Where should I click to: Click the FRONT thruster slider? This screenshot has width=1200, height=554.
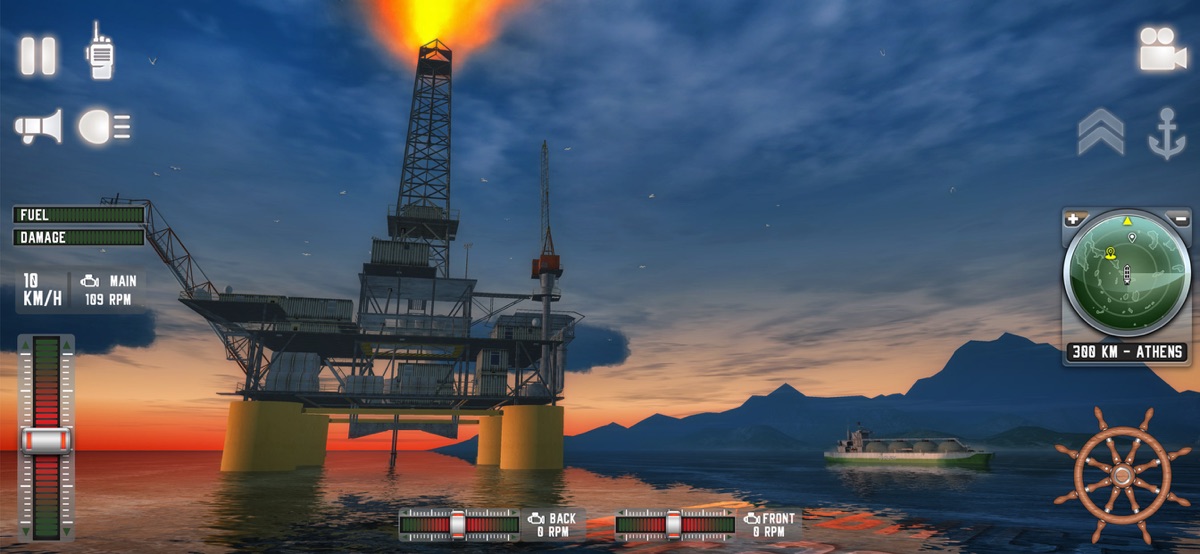[675, 523]
